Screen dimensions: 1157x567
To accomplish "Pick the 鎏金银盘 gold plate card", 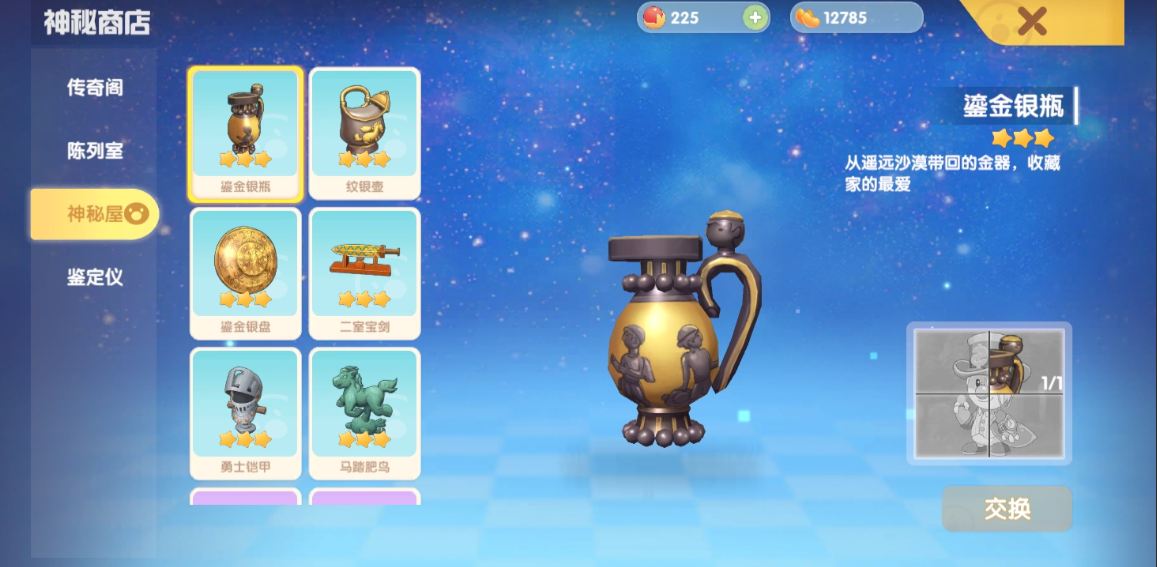I will tap(245, 272).
